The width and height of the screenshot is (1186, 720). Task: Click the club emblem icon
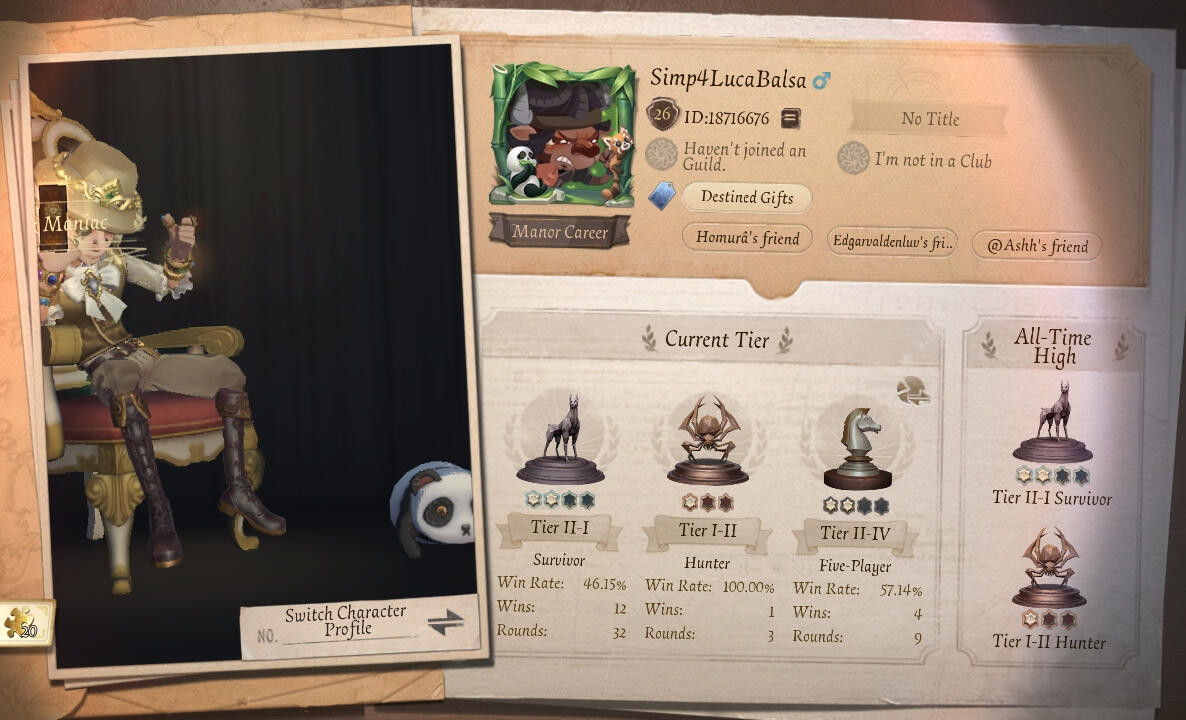[853, 158]
